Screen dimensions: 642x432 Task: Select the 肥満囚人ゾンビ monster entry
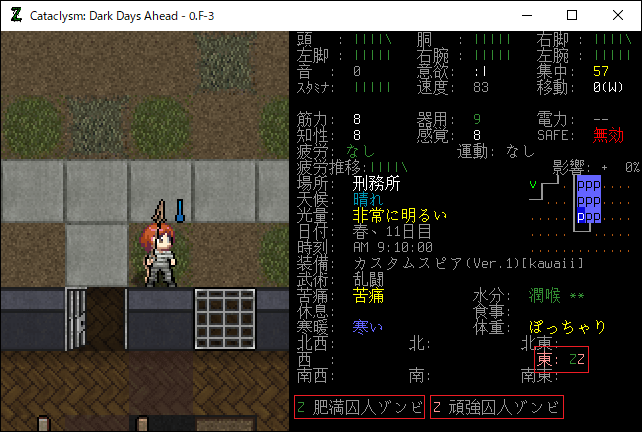[360, 407]
